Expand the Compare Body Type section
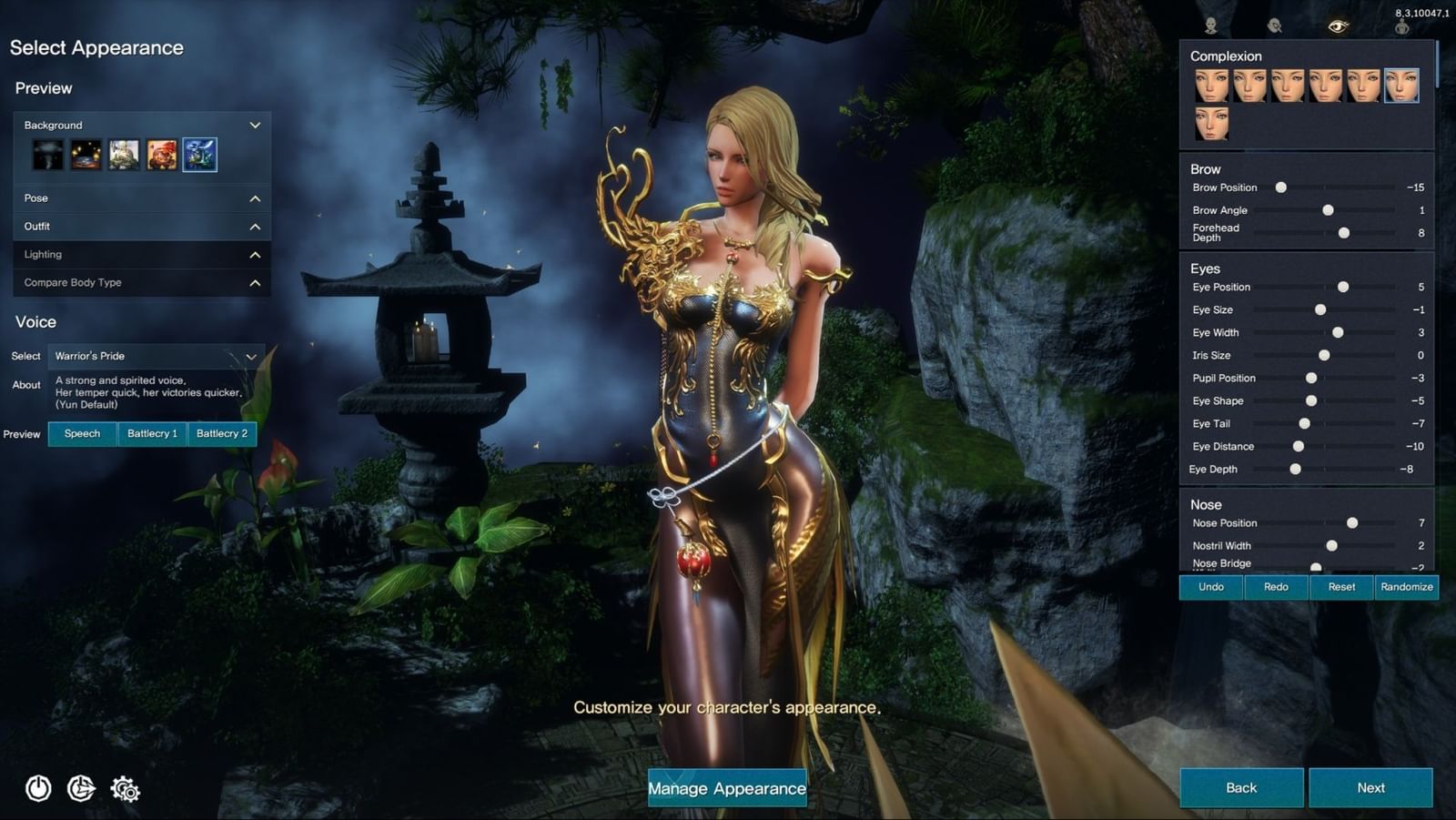 pos(141,283)
